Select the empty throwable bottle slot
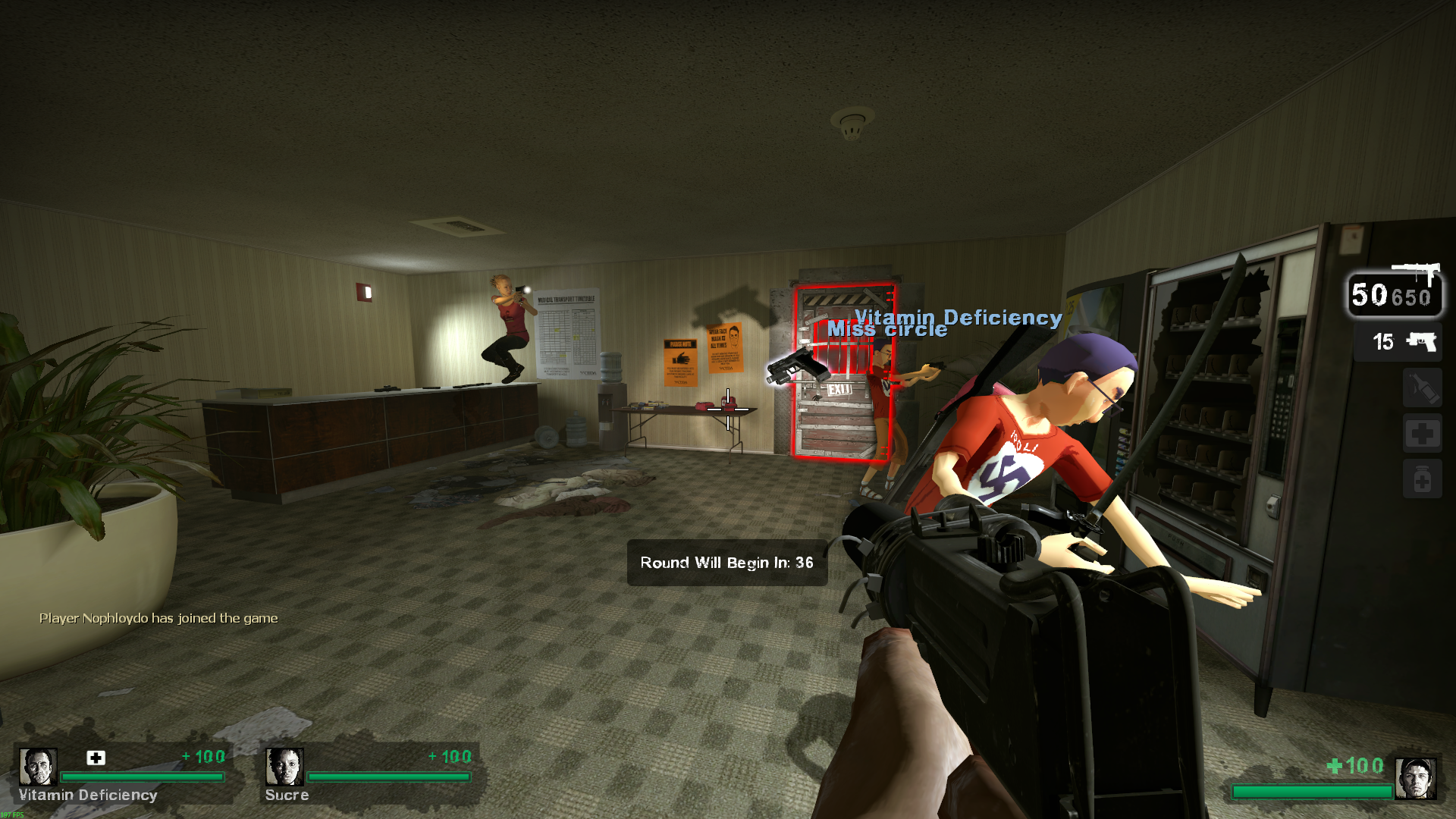The width and height of the screenshot is (1456, 819). tap(1422, 388)
